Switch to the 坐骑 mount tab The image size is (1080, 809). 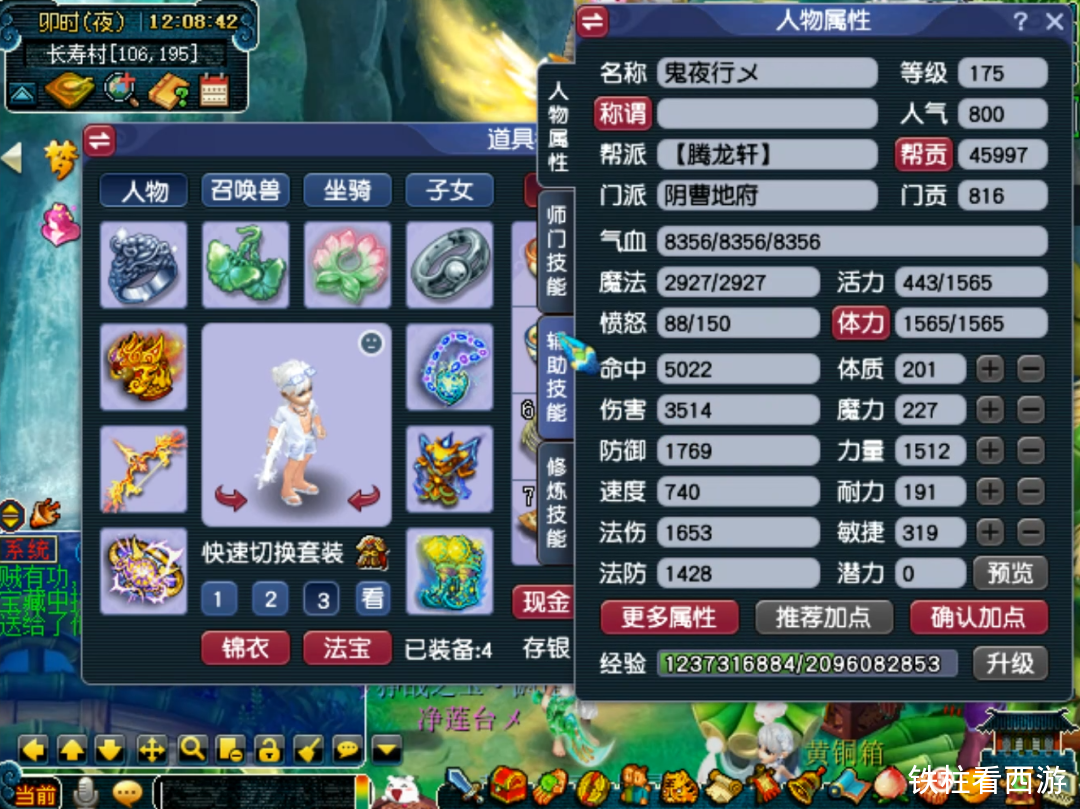point(348,190)
